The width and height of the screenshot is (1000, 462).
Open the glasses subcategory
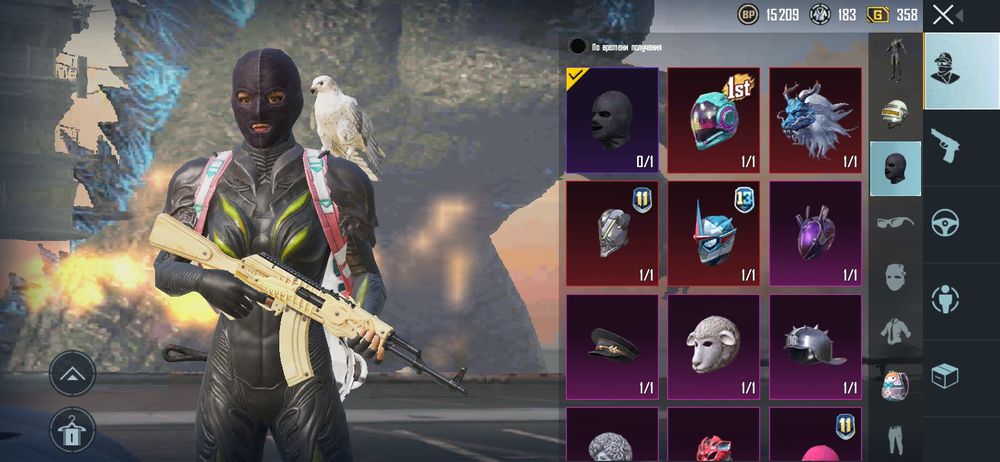pyautogui.click(x=894, y=222)
